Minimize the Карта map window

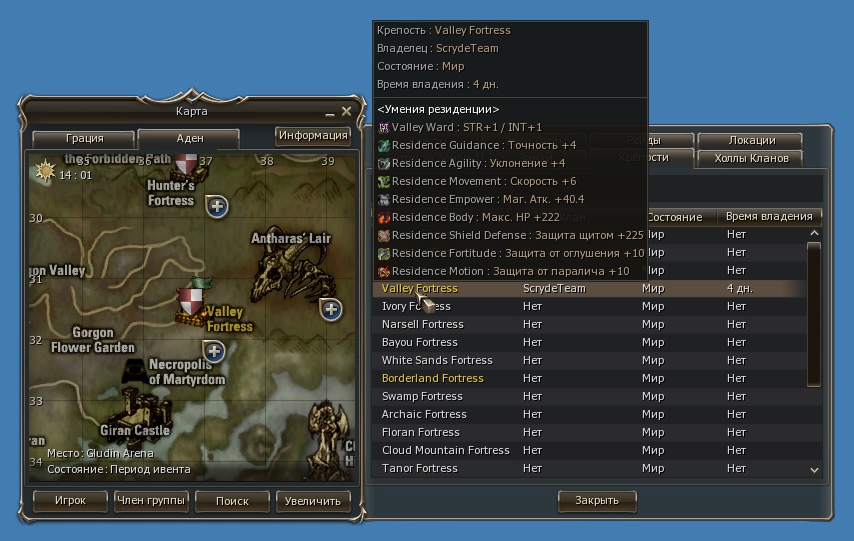coord(330,112)
